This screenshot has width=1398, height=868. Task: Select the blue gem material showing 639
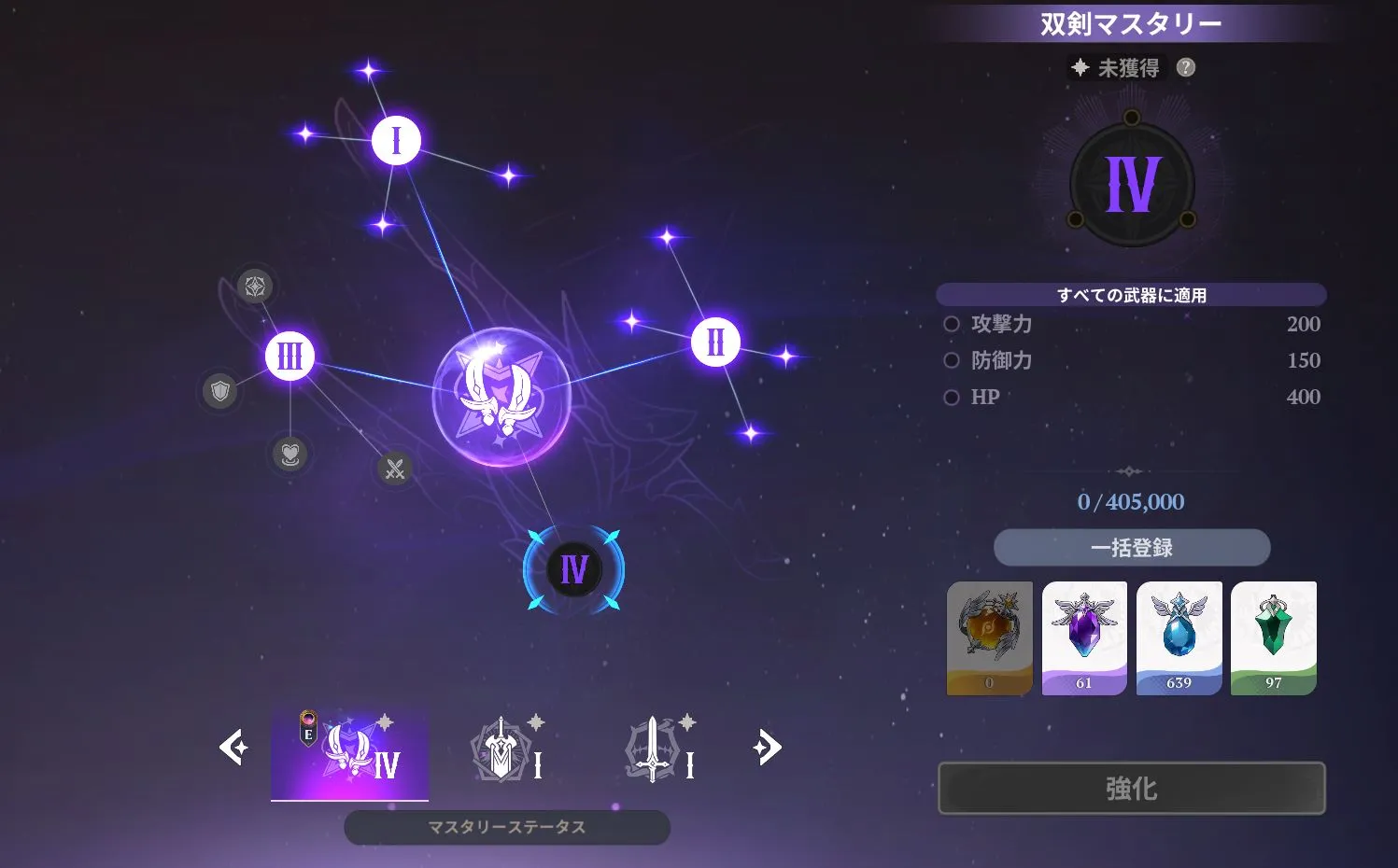1179,637
